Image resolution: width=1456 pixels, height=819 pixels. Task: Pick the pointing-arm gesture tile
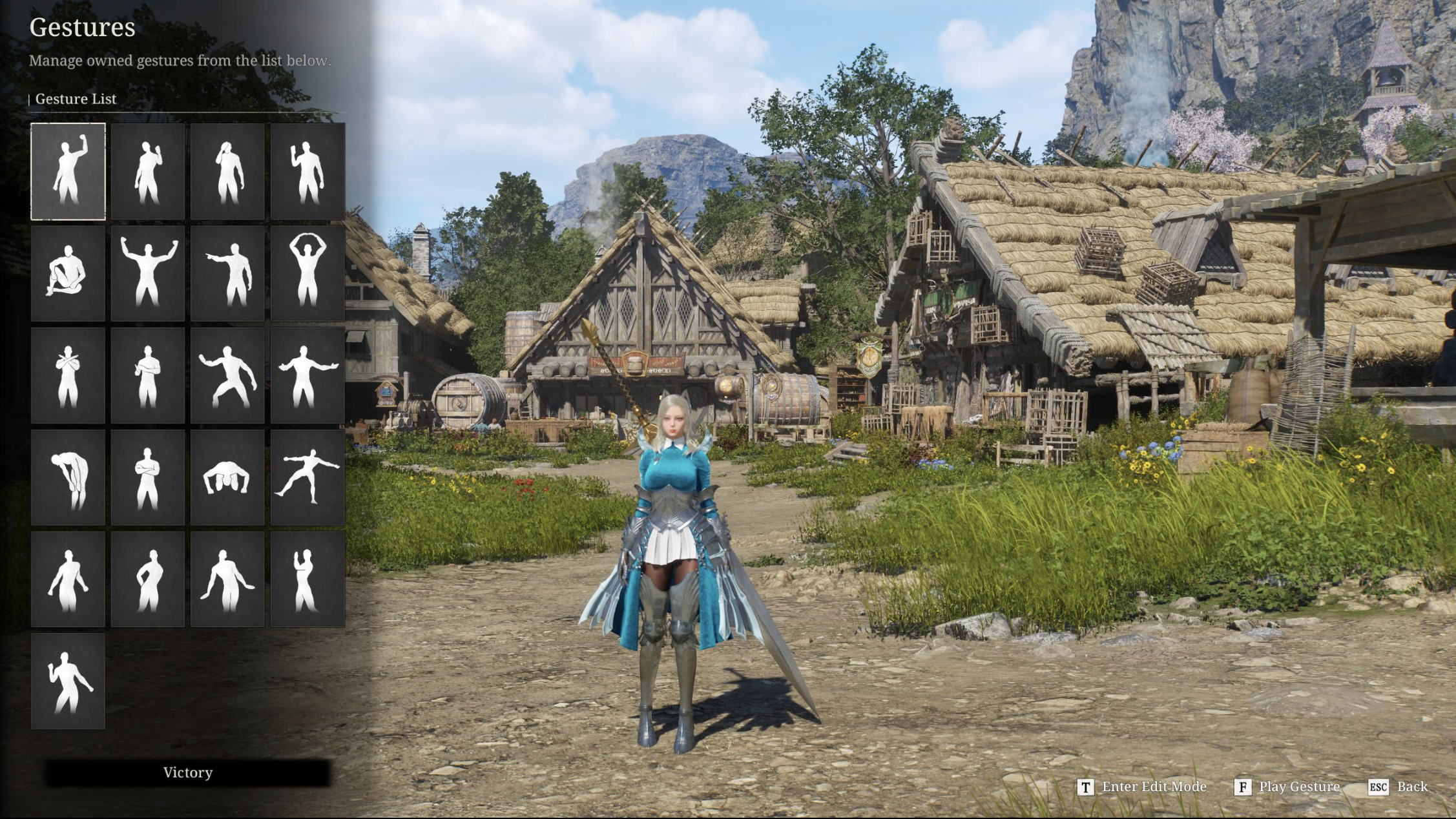click(x=227, y=273)
